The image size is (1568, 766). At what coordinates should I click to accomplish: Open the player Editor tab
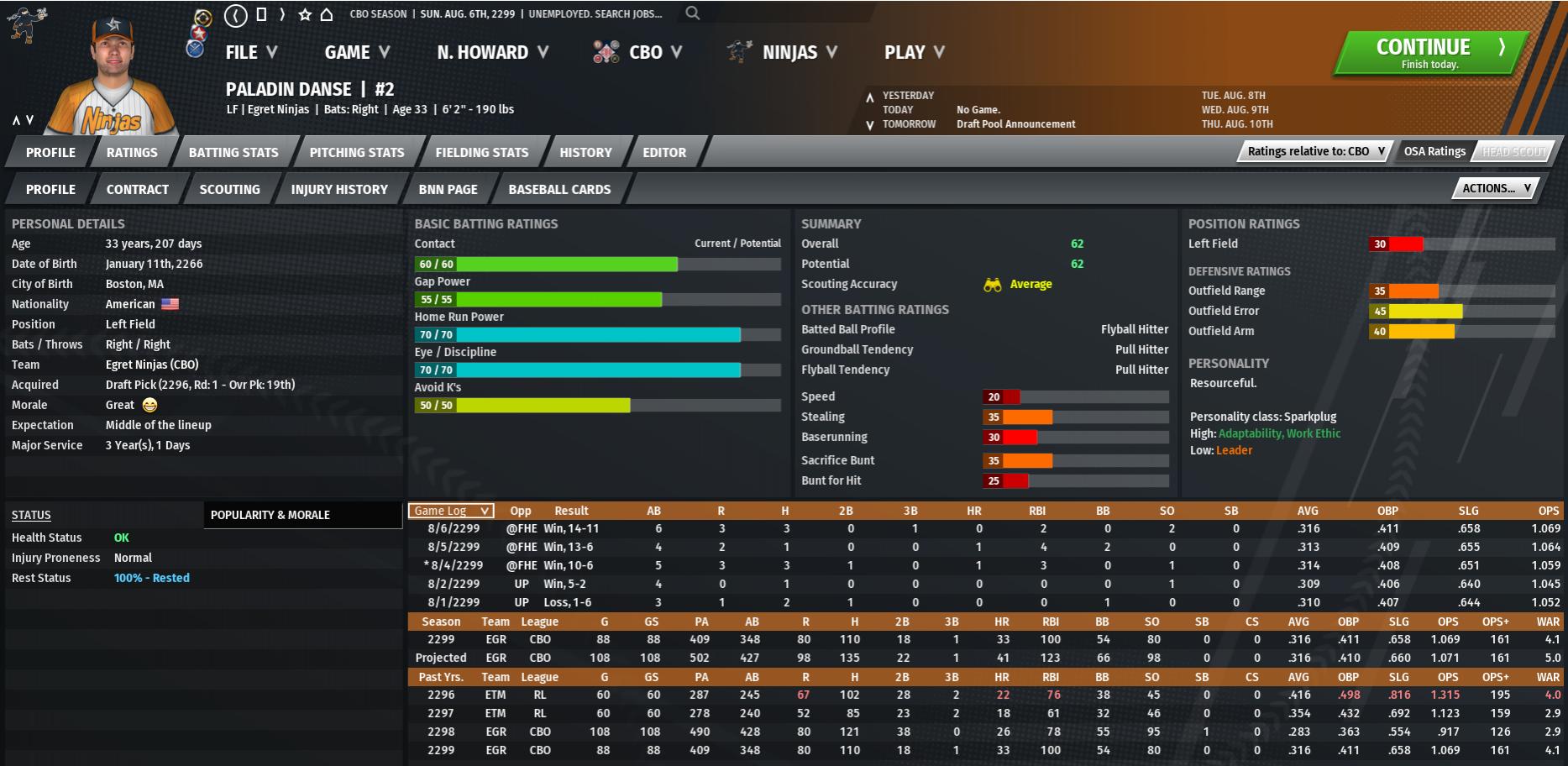(x=664, y=152)
